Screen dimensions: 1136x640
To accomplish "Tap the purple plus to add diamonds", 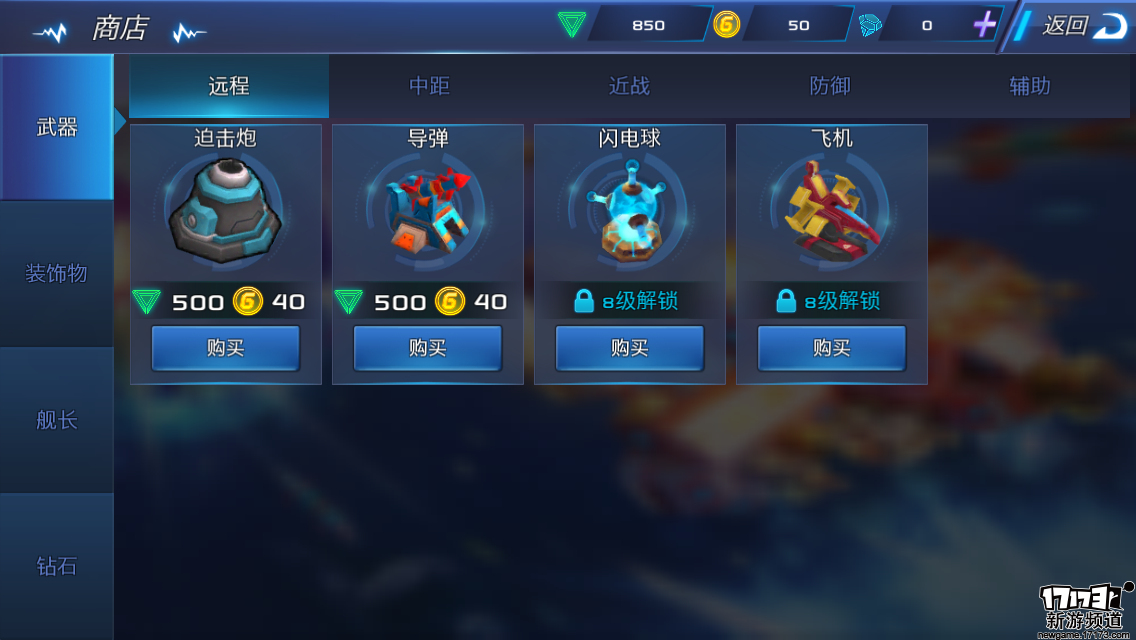I will point(985,25).
